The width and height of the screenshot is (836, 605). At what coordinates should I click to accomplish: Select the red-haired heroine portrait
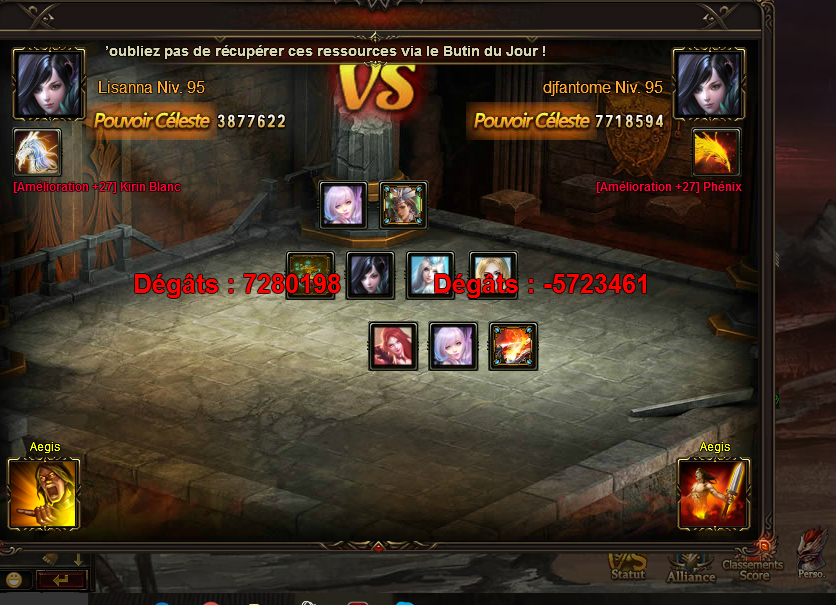click(393, 346)
